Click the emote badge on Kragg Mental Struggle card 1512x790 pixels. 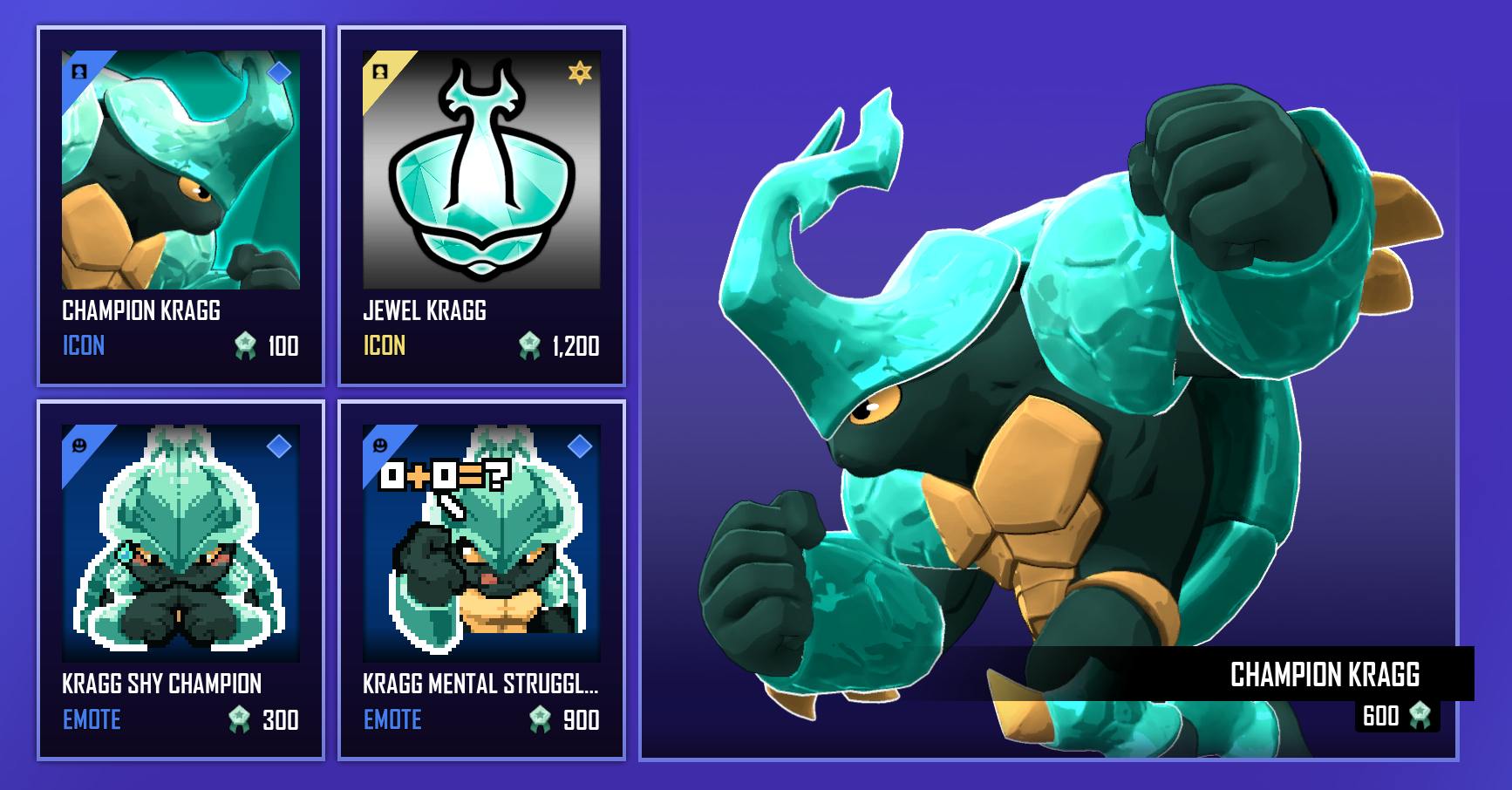point(379,446)
